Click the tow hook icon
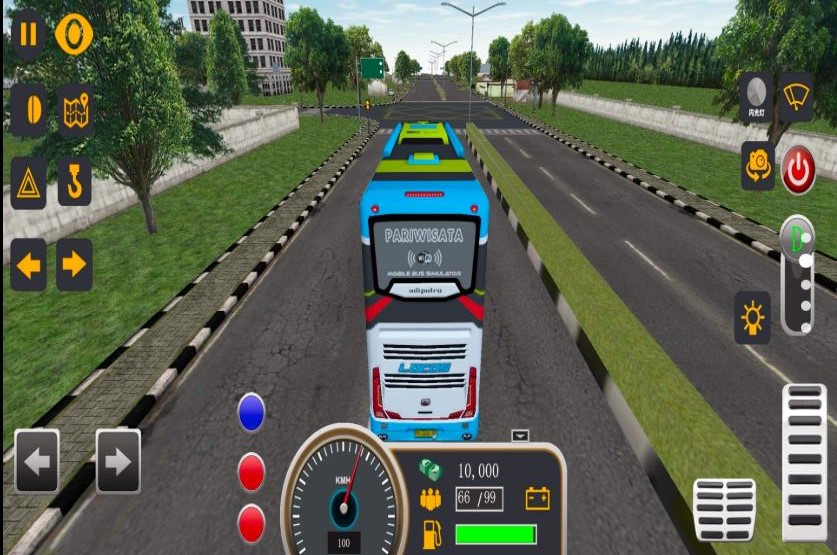Viewport: 837px width, 555px height. click(75, 183)
